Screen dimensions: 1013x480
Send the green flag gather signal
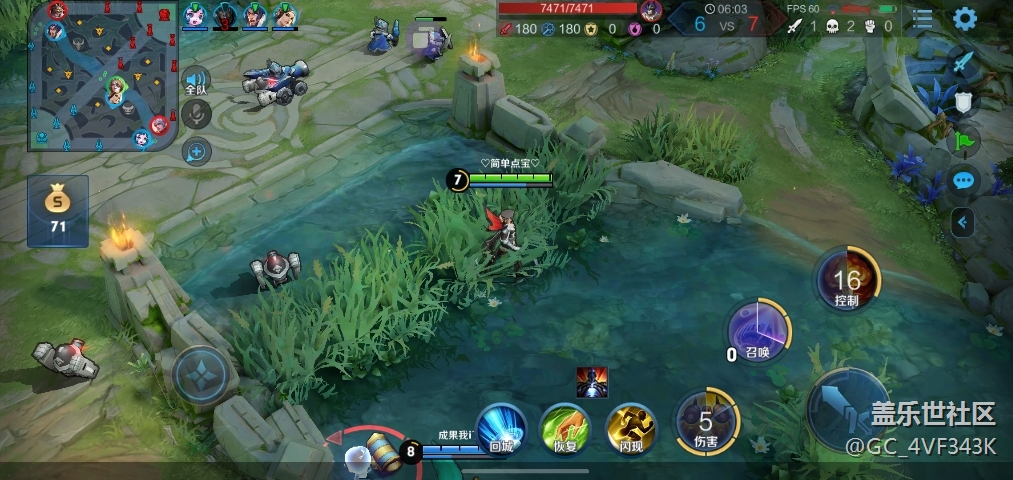962,141
